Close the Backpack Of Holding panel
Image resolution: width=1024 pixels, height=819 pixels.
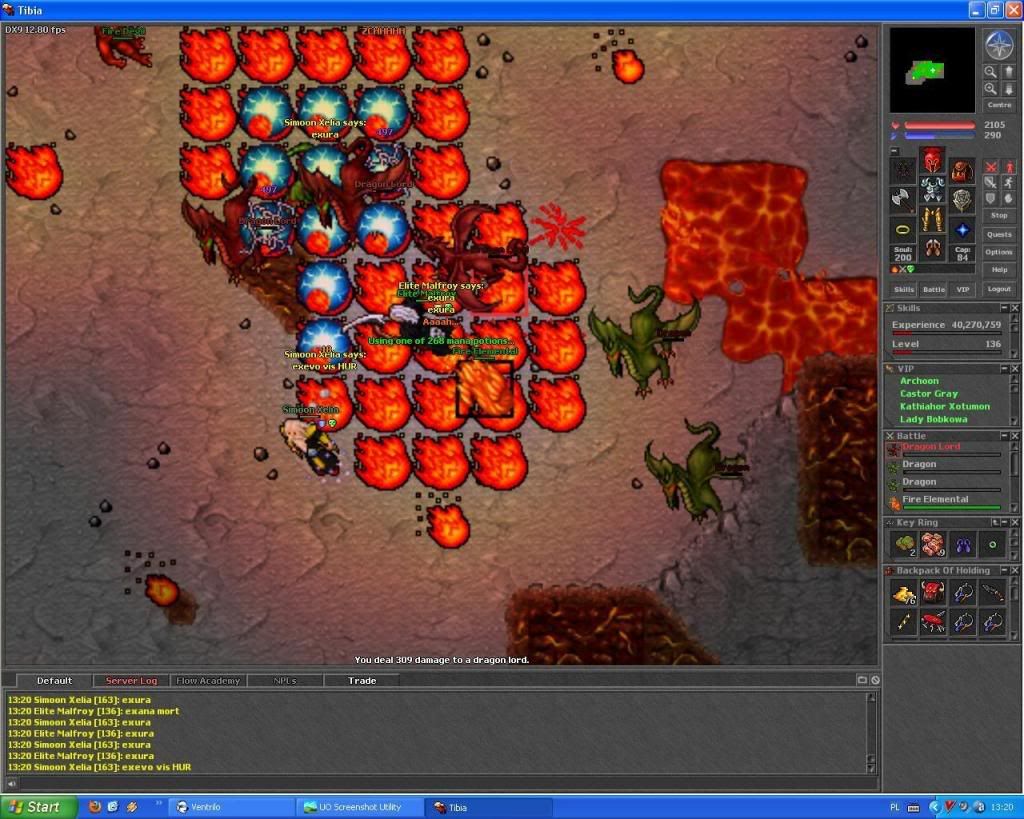pyautogui.click(x=1015, y=571)
